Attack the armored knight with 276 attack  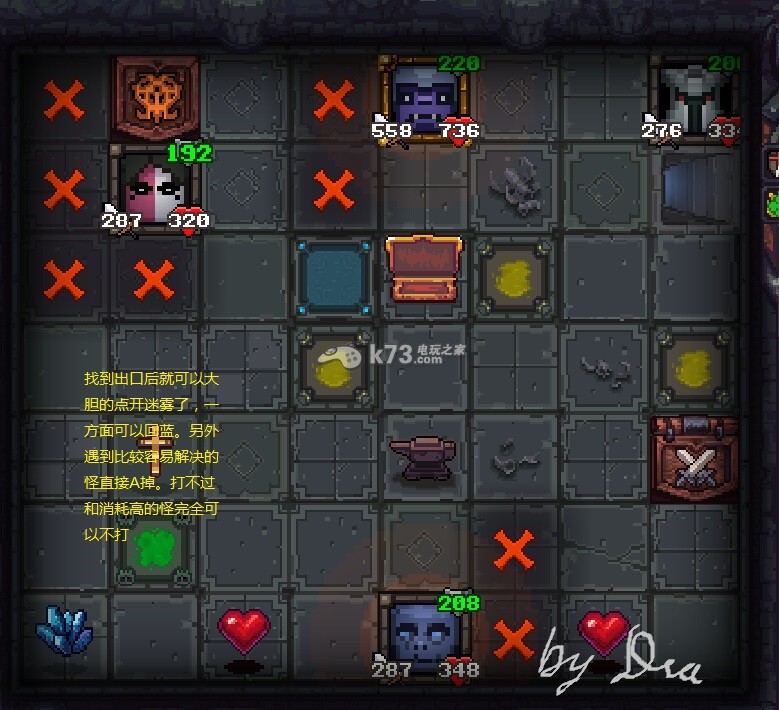pos(695,98)
